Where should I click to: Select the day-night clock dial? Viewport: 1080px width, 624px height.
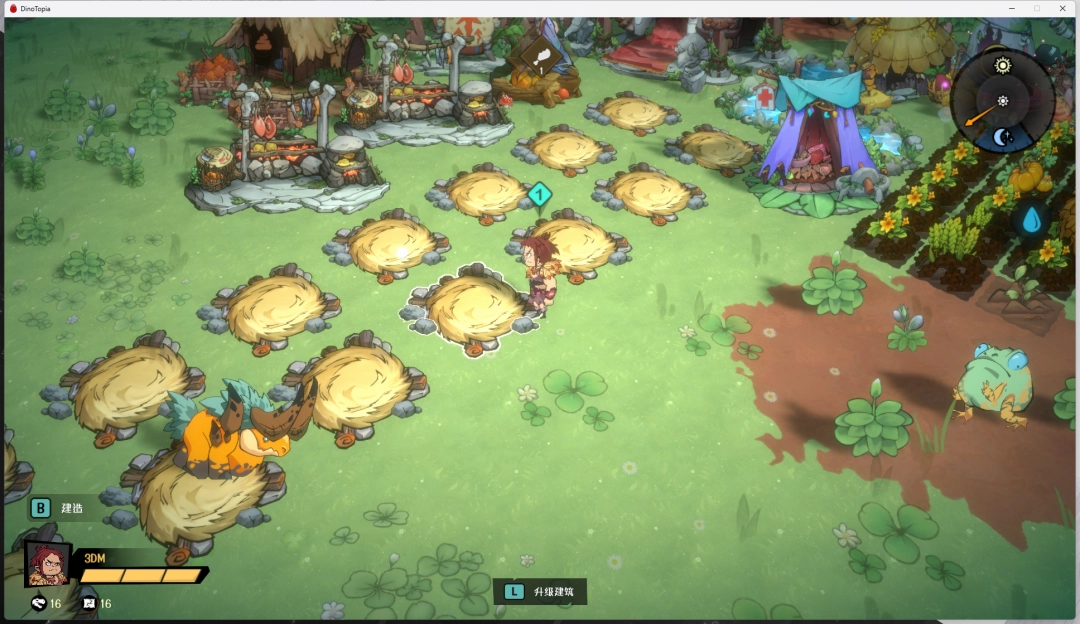tap(1002, 101)
